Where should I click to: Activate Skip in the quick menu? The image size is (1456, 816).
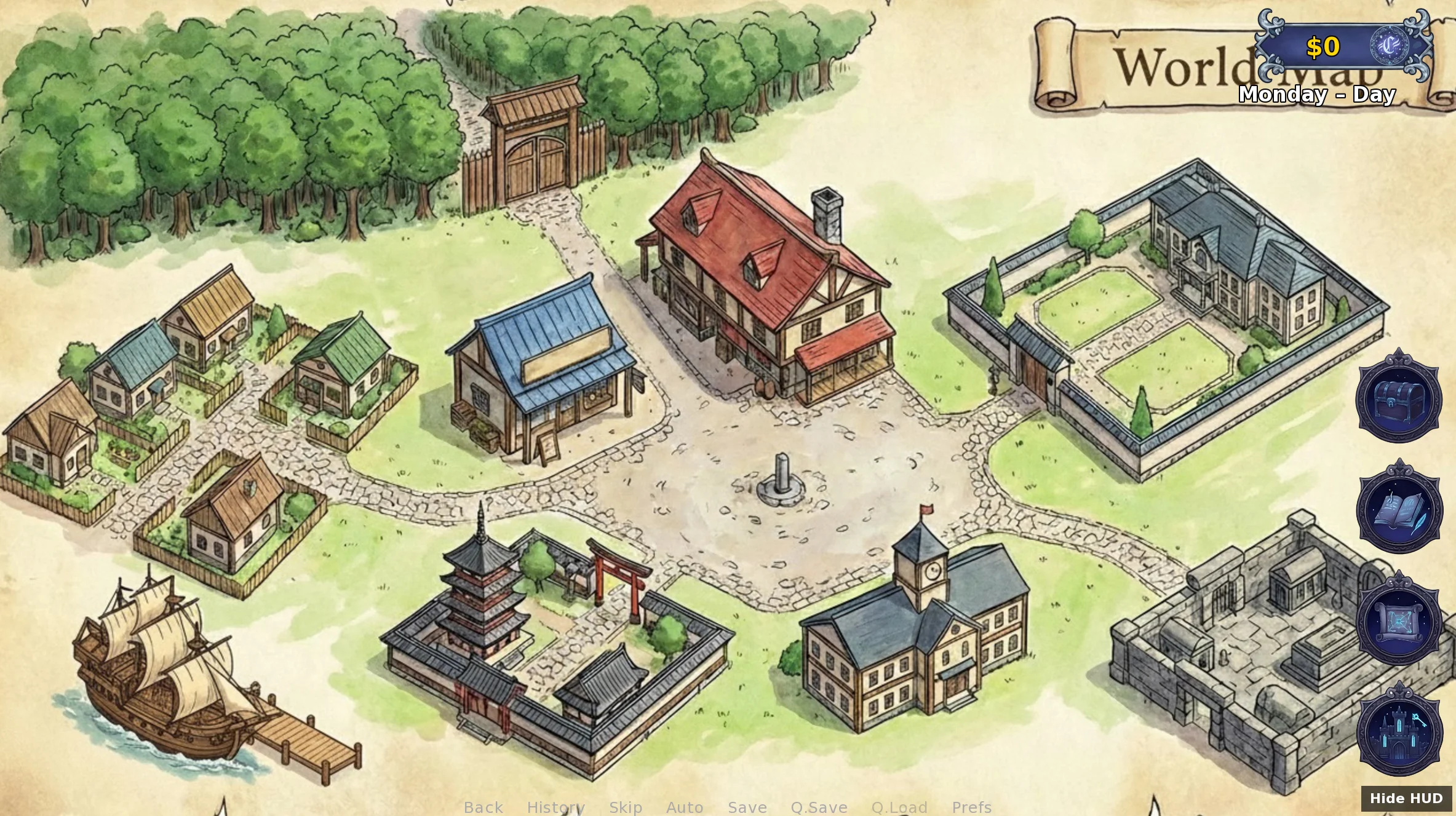coord(626,807)
